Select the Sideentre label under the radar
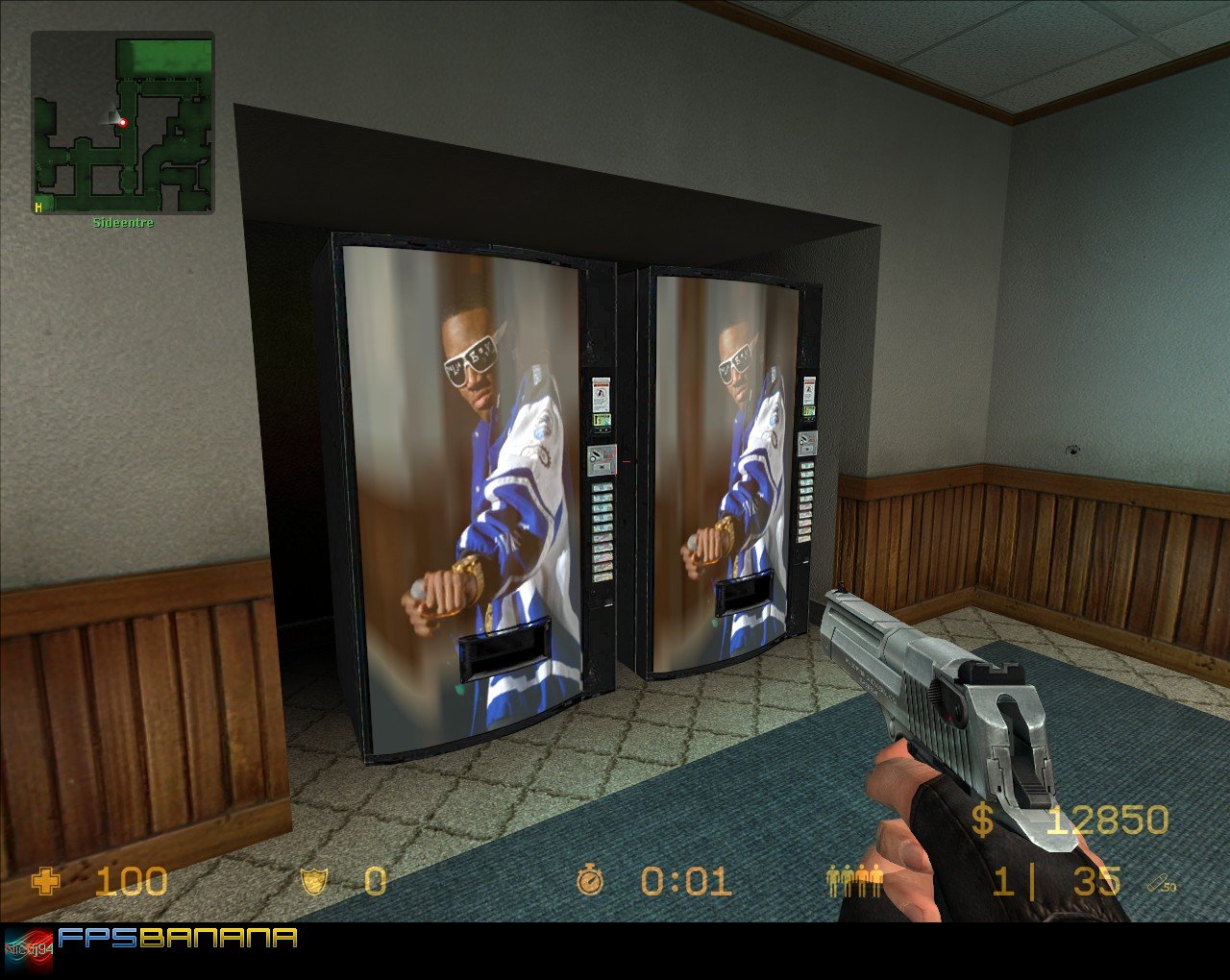 pyautogui.click(x=121, y=222)
